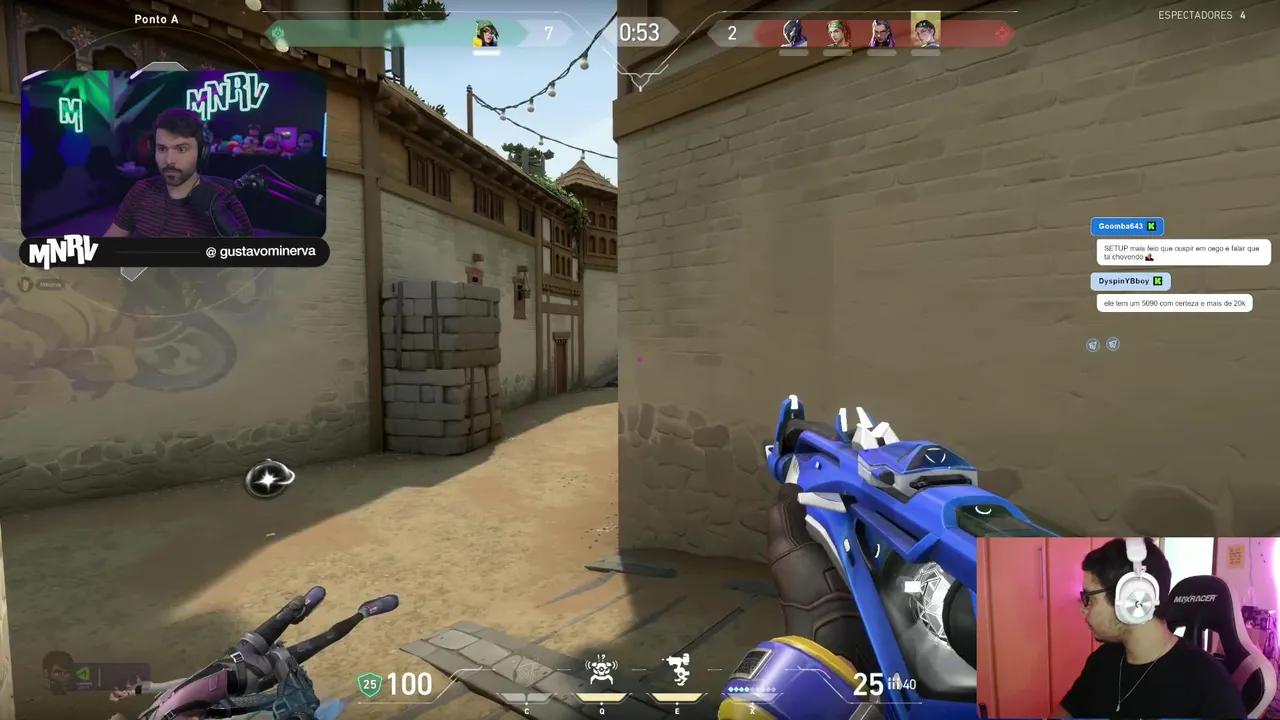Expand the ultimate points pips under the X ability
The height and width of the screenshot is (720, 1280).
point(752,689)
